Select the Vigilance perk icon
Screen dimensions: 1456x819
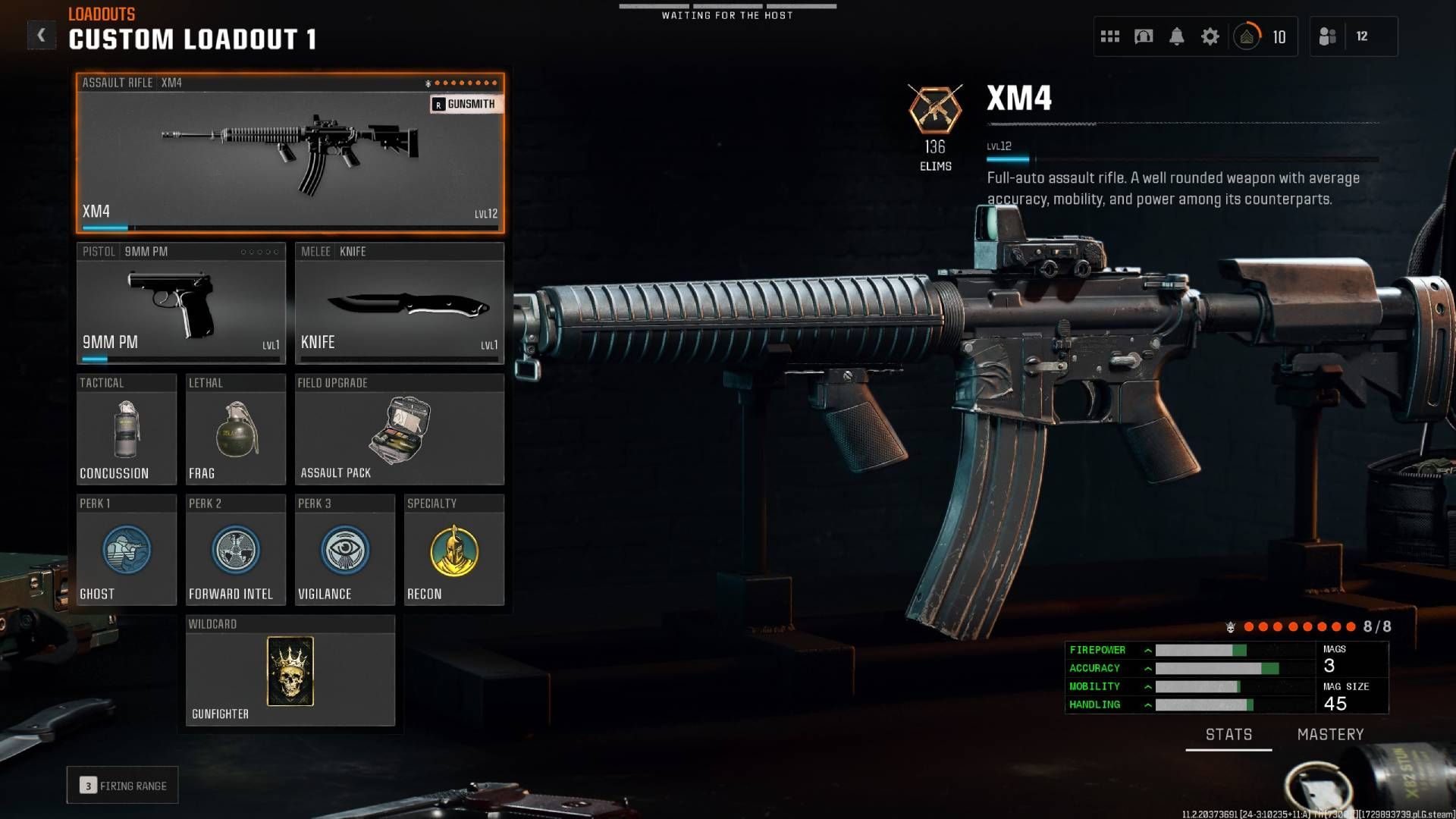click(x=344, y=551)
